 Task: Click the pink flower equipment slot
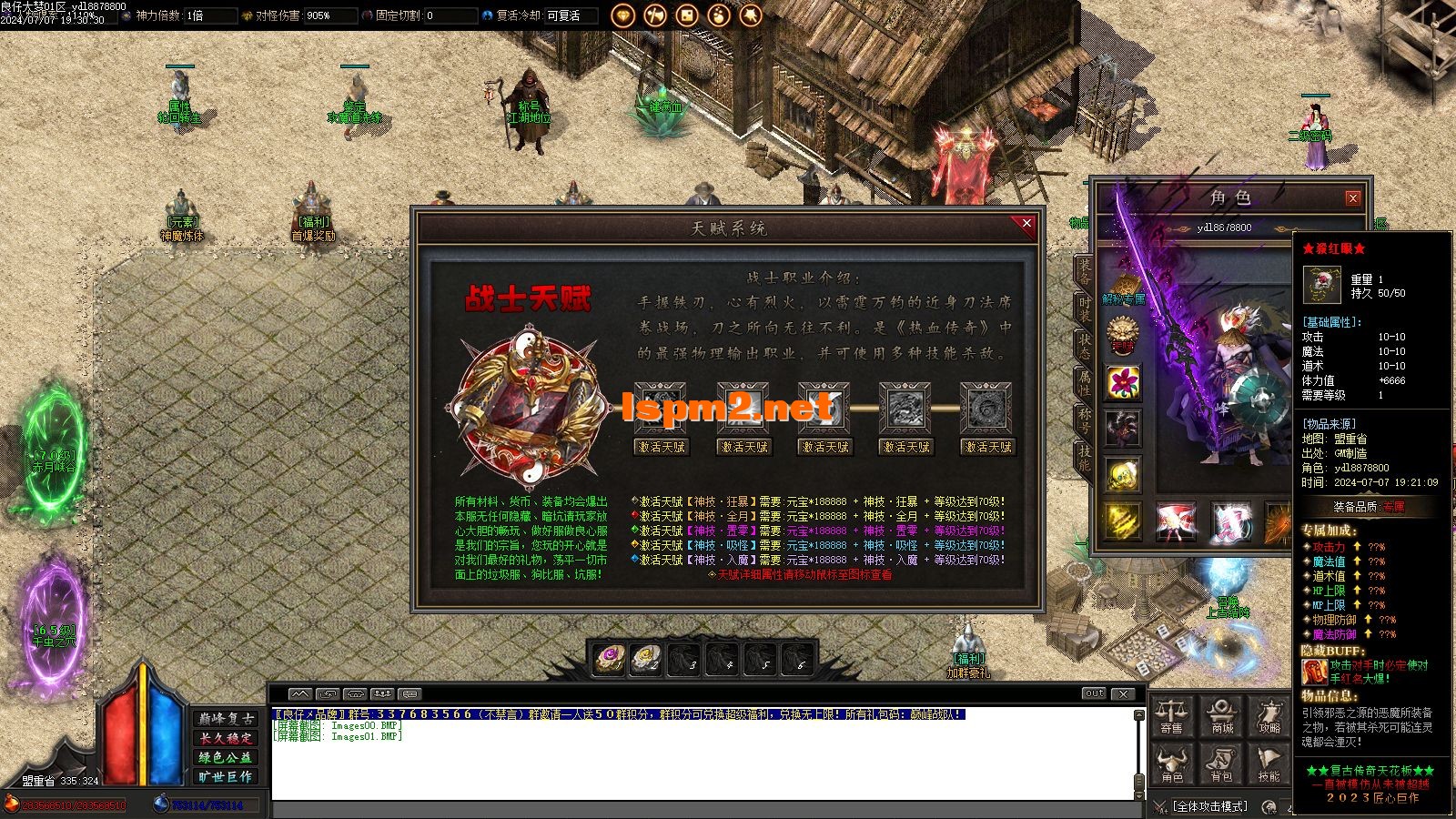tap(1123, 381)
